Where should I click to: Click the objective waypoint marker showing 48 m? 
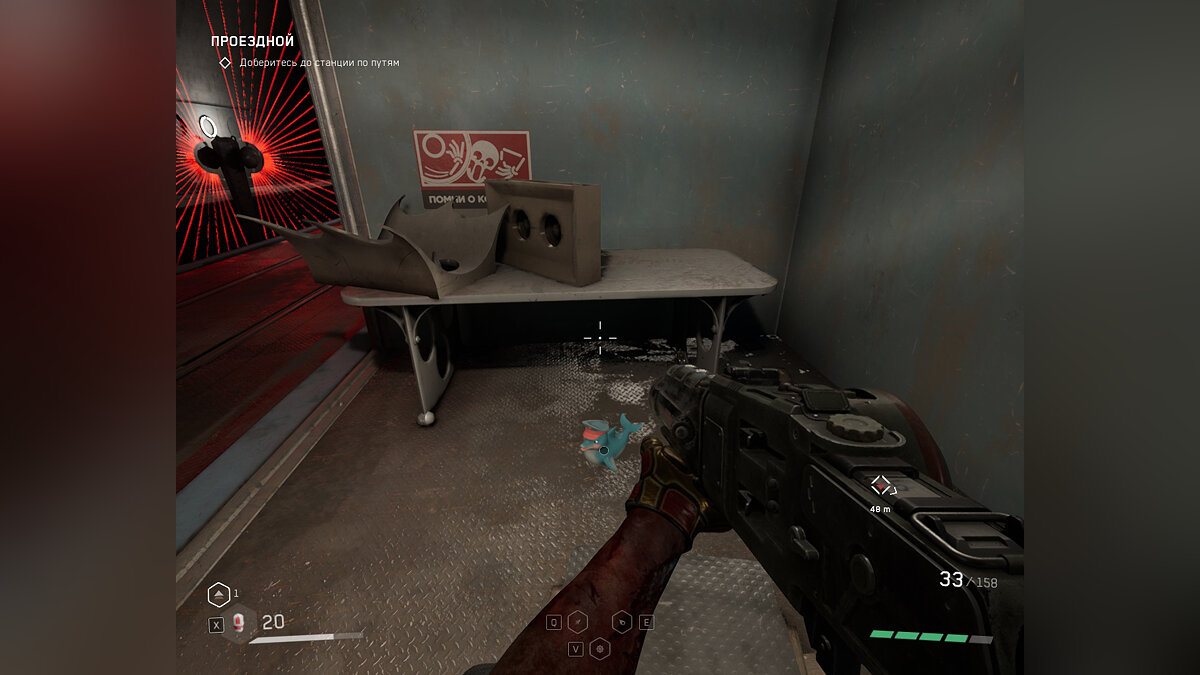tap(881, 485)
